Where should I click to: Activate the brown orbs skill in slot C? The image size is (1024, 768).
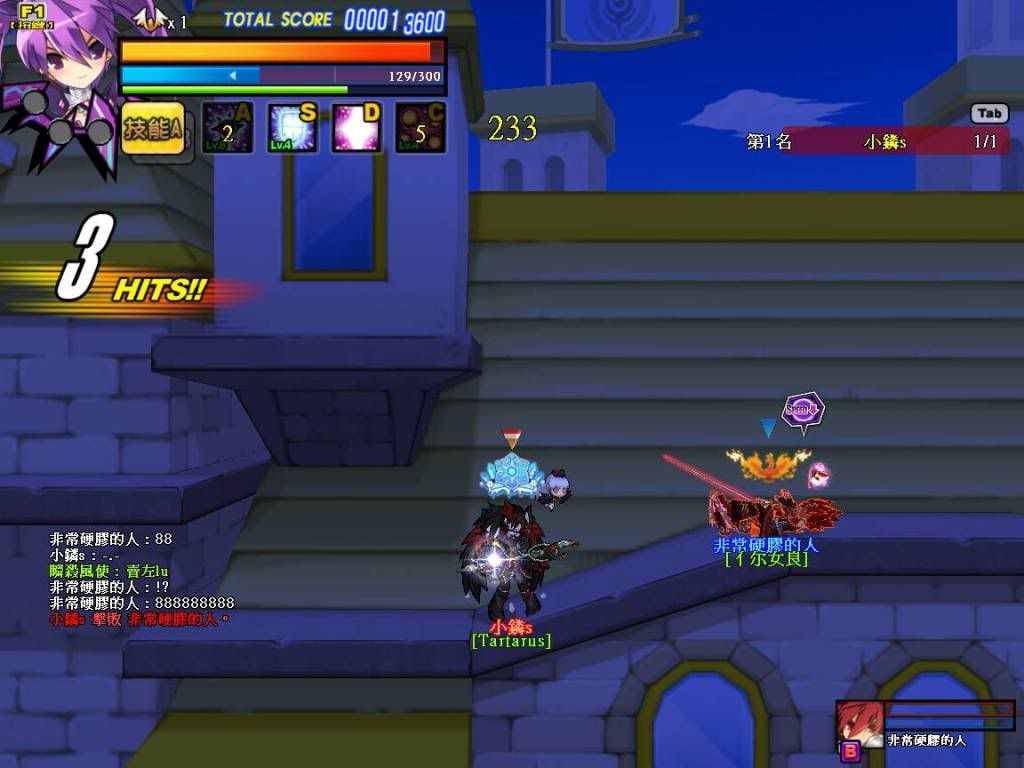420,128
